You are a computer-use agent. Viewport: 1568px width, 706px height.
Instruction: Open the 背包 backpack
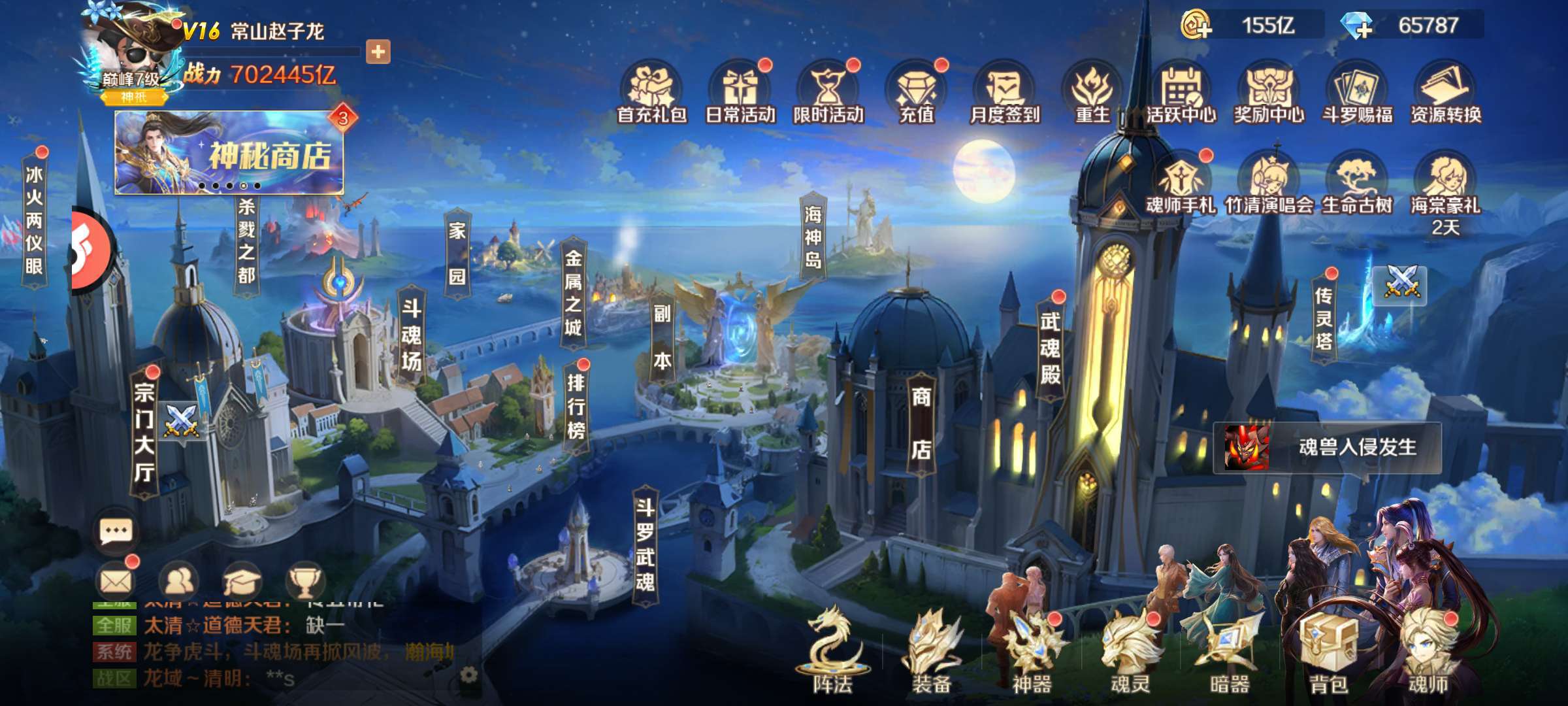point(1328,654)
